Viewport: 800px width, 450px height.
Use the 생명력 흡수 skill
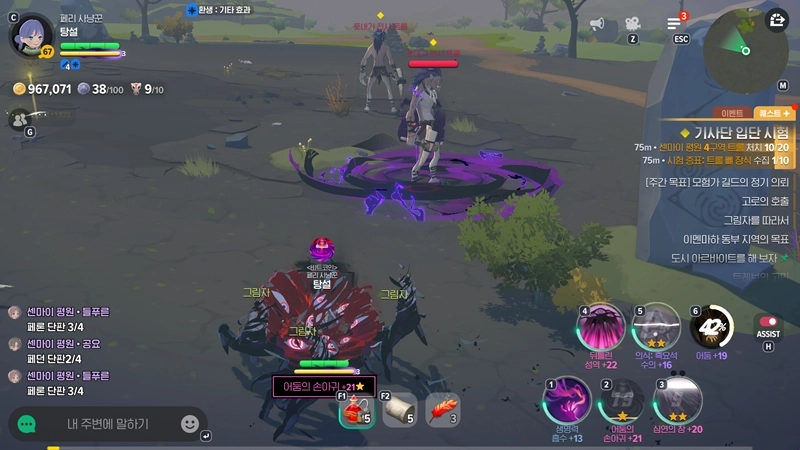(566, 402)
